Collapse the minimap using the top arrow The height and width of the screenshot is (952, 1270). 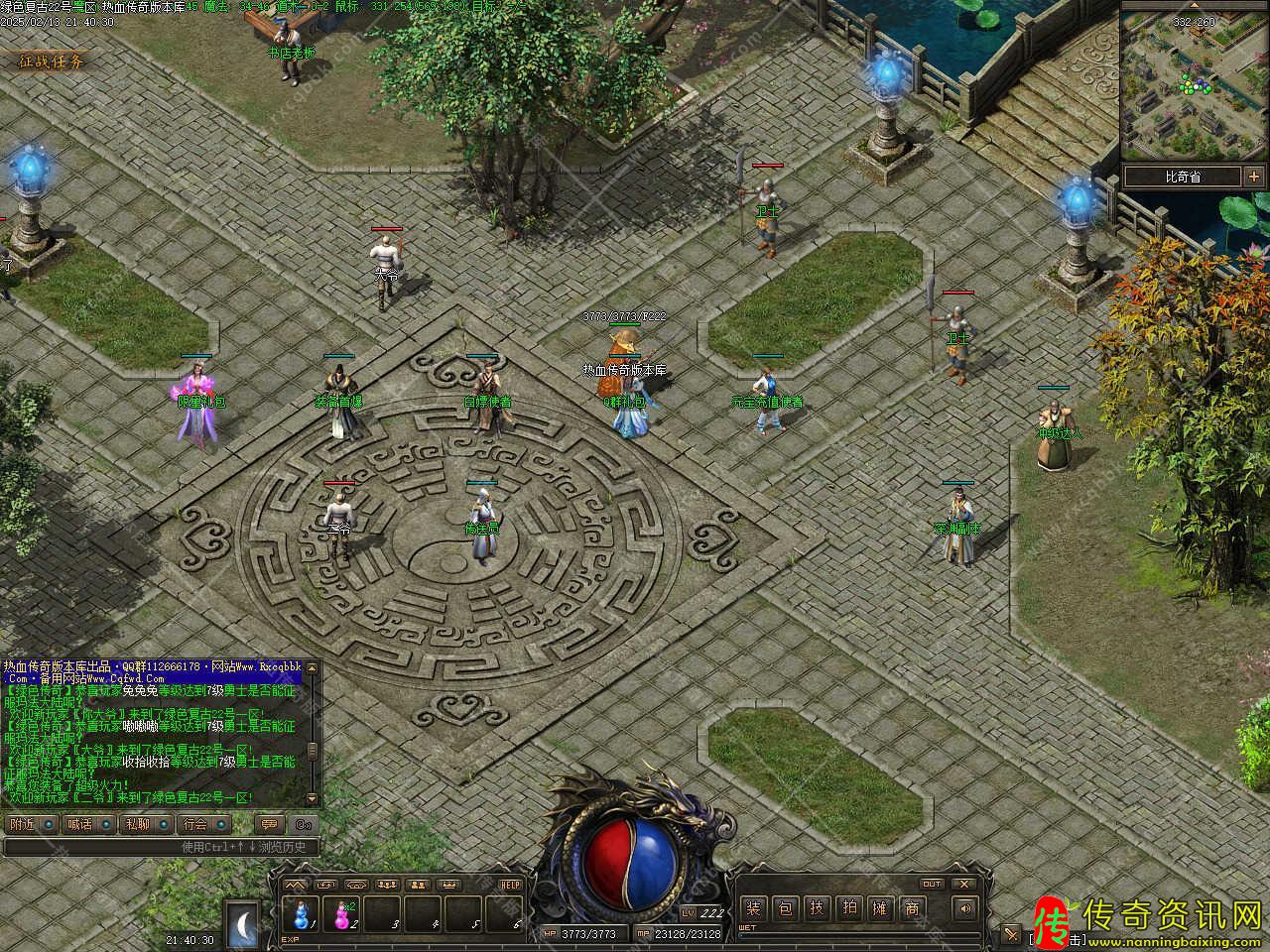pos(1194,5)
